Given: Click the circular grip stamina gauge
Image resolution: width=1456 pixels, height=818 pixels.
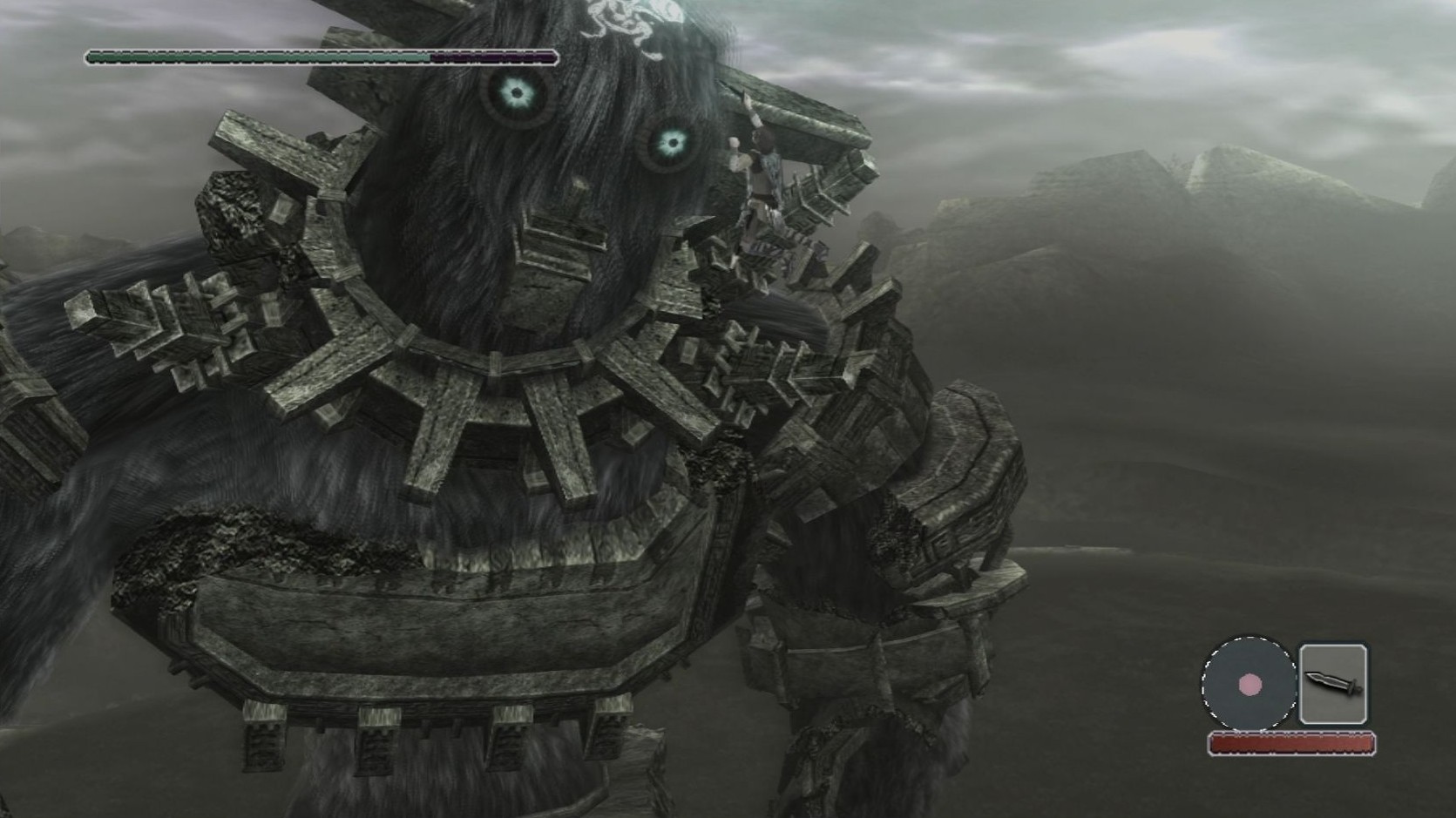Looking at the screenshot, I should pos(1249,684).
